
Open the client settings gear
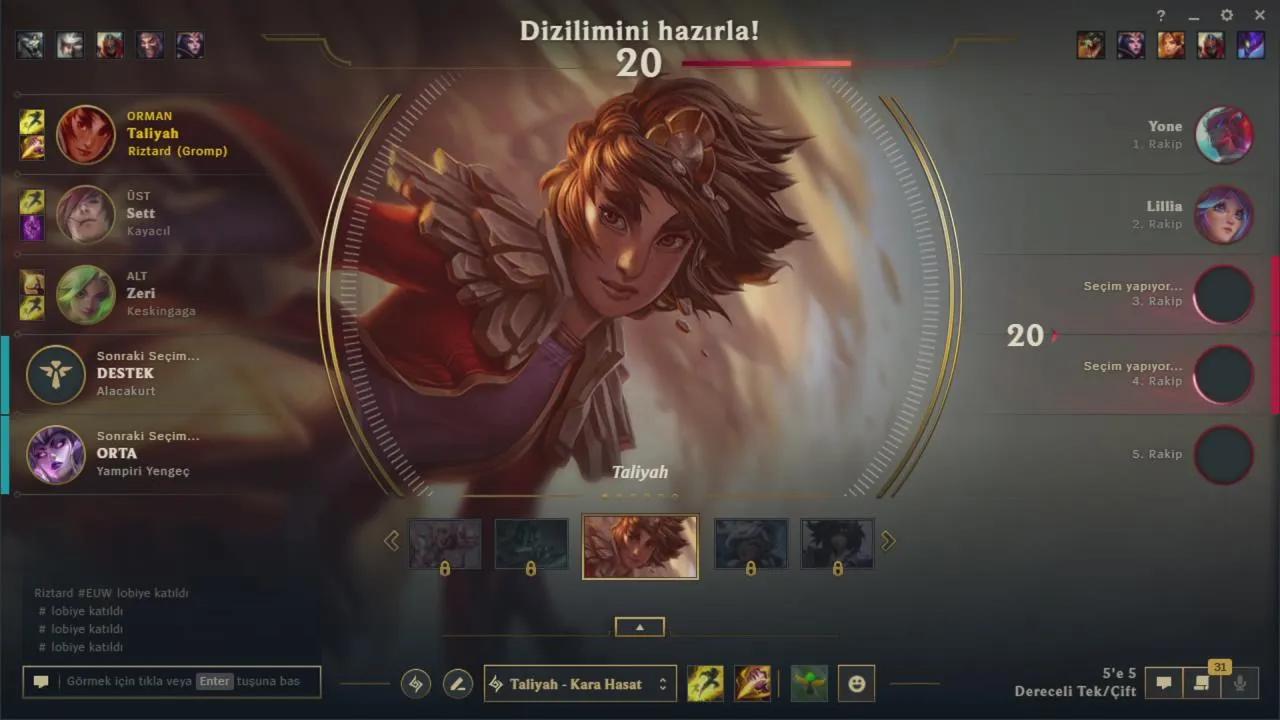[x=1226, y=15]
